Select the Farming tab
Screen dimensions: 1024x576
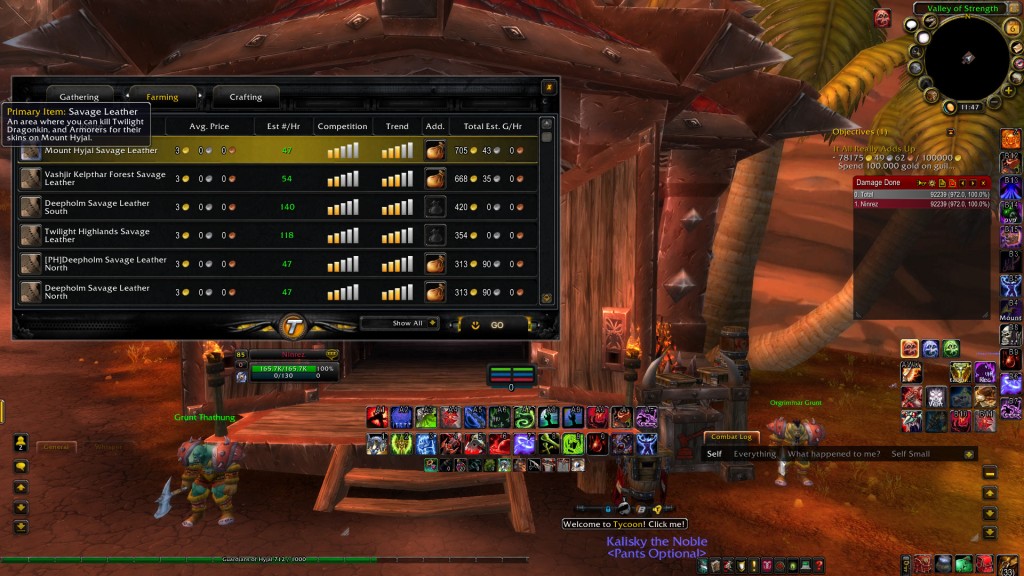pos(162,97)
